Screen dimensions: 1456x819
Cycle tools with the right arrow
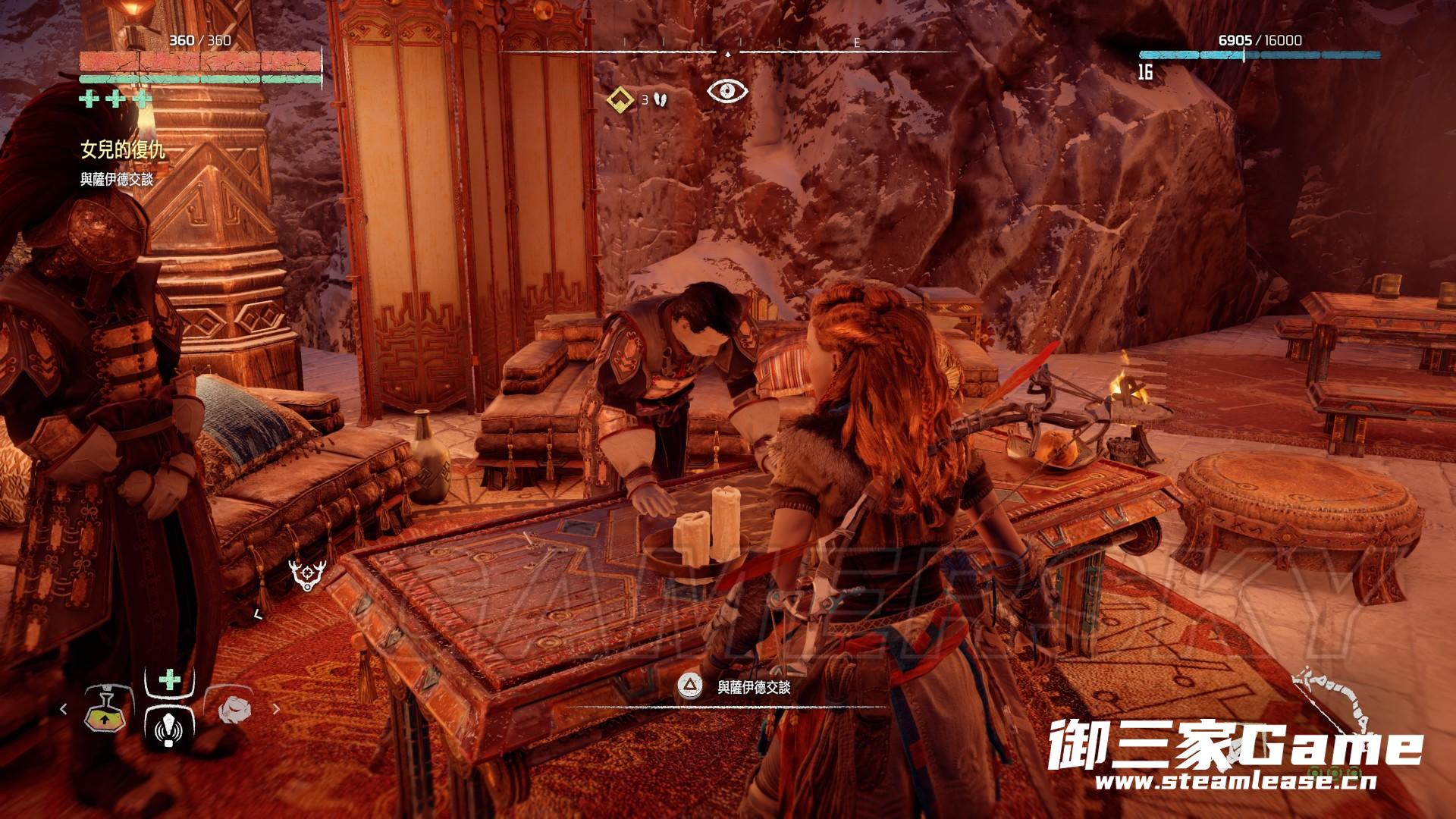(276, 709)
